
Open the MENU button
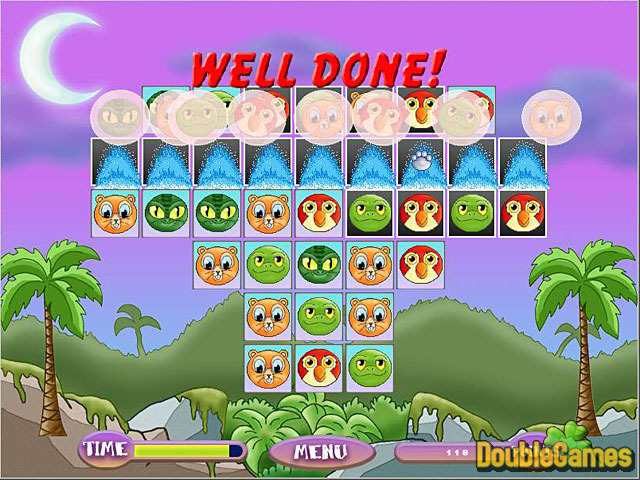pos(320,451)
